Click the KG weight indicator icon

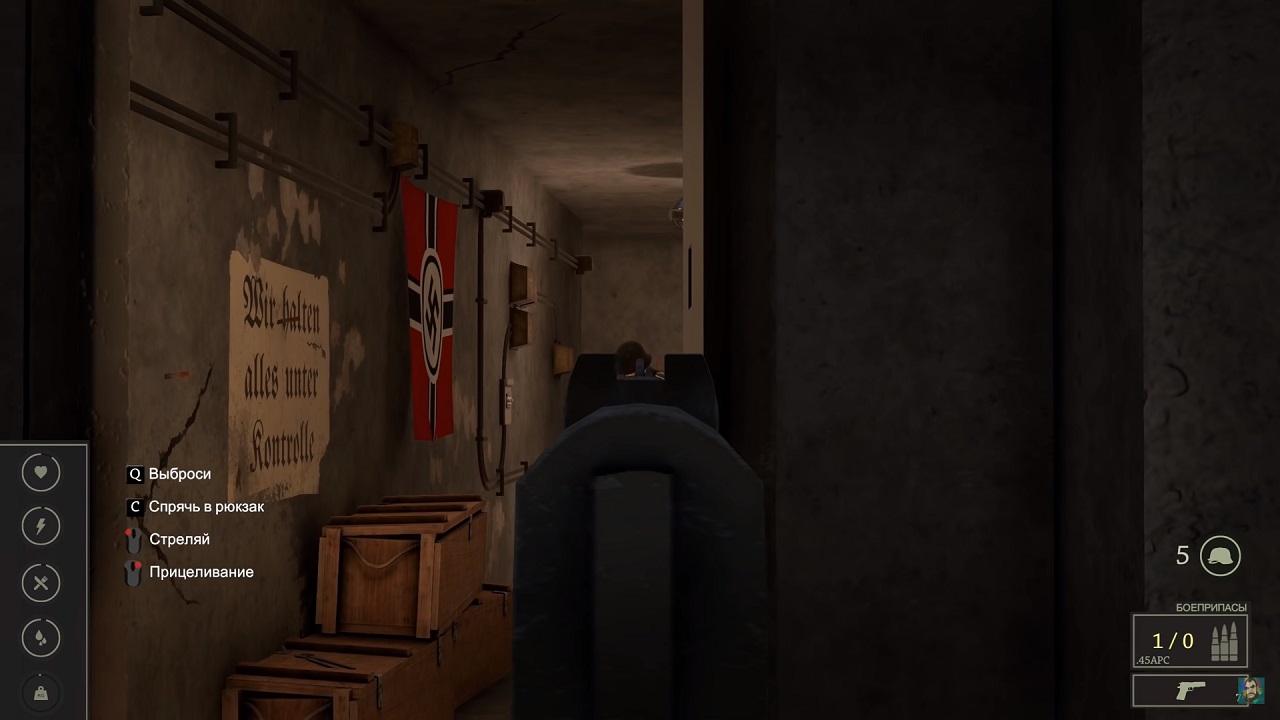(x=40, y=692)
